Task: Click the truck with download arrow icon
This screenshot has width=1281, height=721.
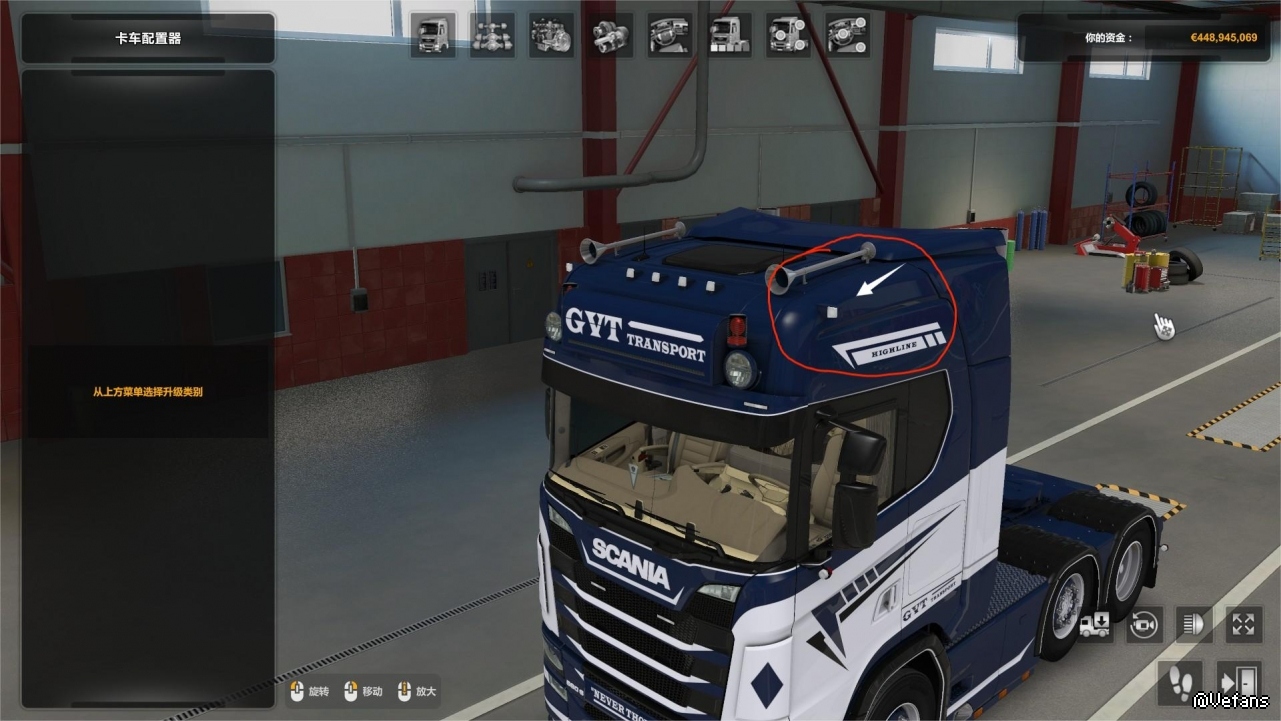Action: (x=1096, y=626)
